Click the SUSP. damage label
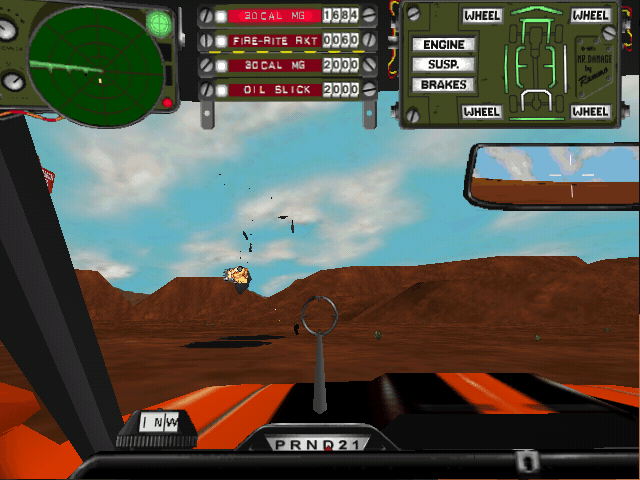 click(442, 64)
